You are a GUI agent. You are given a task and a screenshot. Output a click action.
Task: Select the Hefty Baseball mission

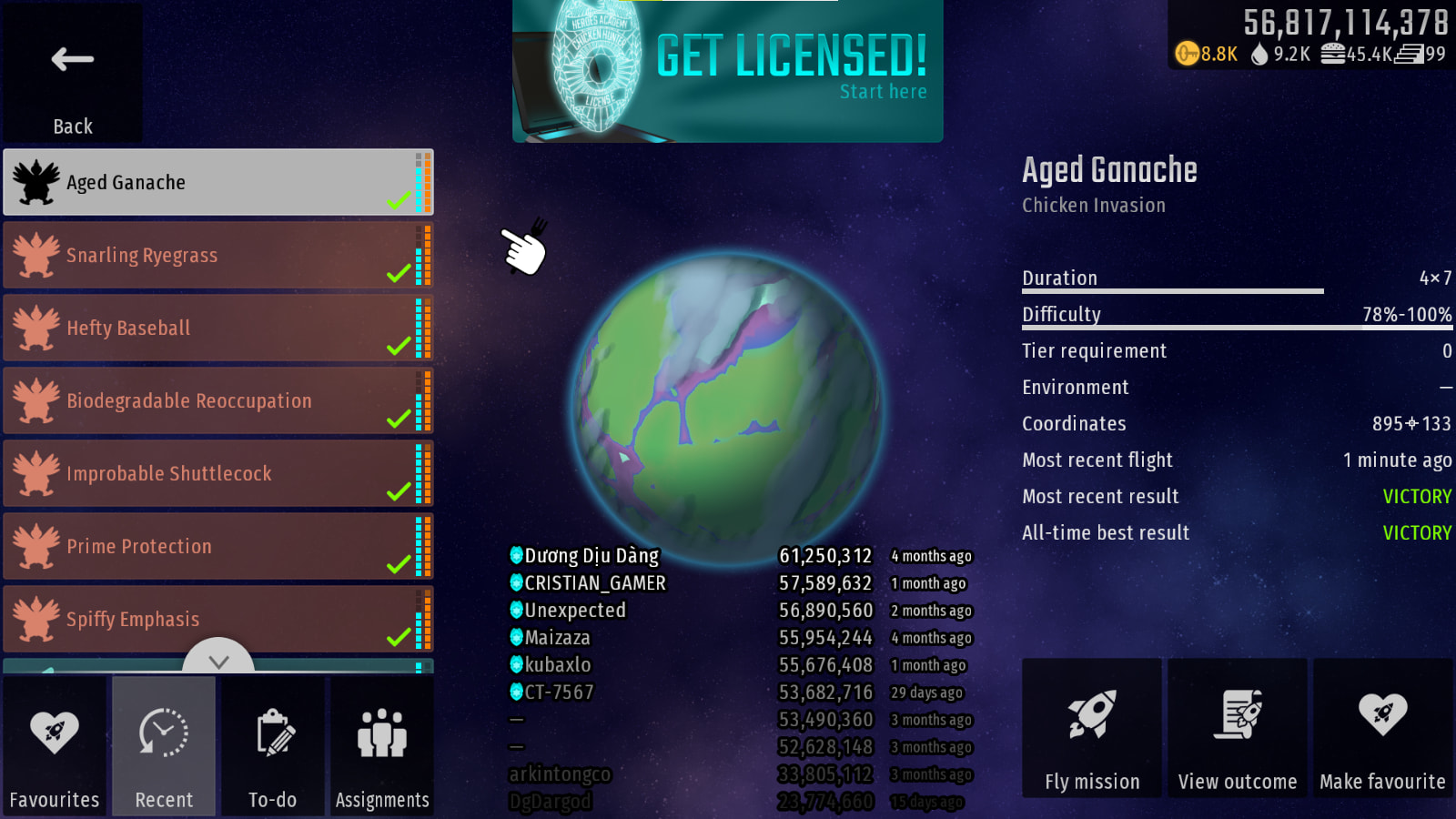[x=218, y=328]
